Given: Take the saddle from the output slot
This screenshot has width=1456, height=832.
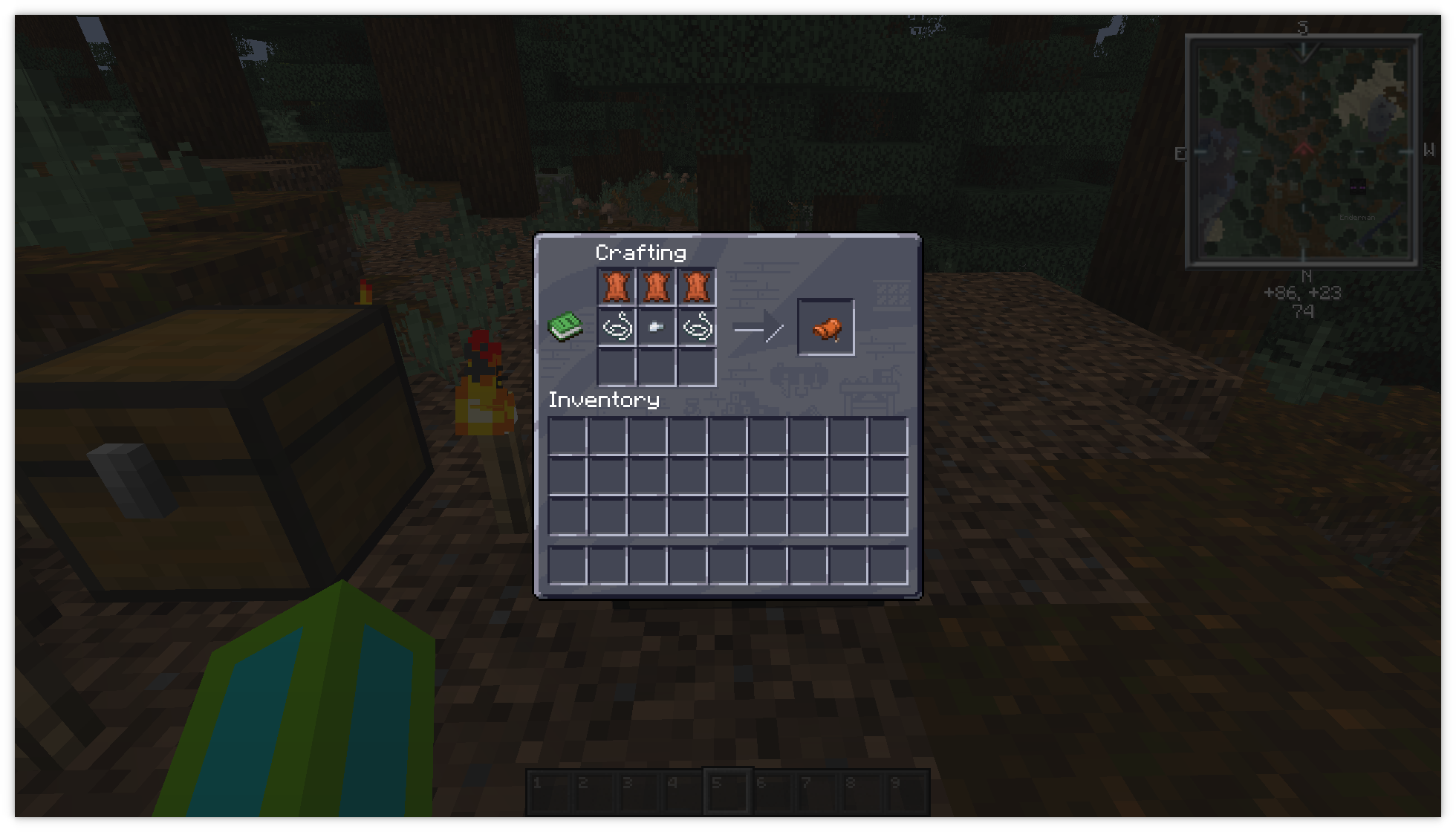Looking at the screenshot, I should click(827, 328).
